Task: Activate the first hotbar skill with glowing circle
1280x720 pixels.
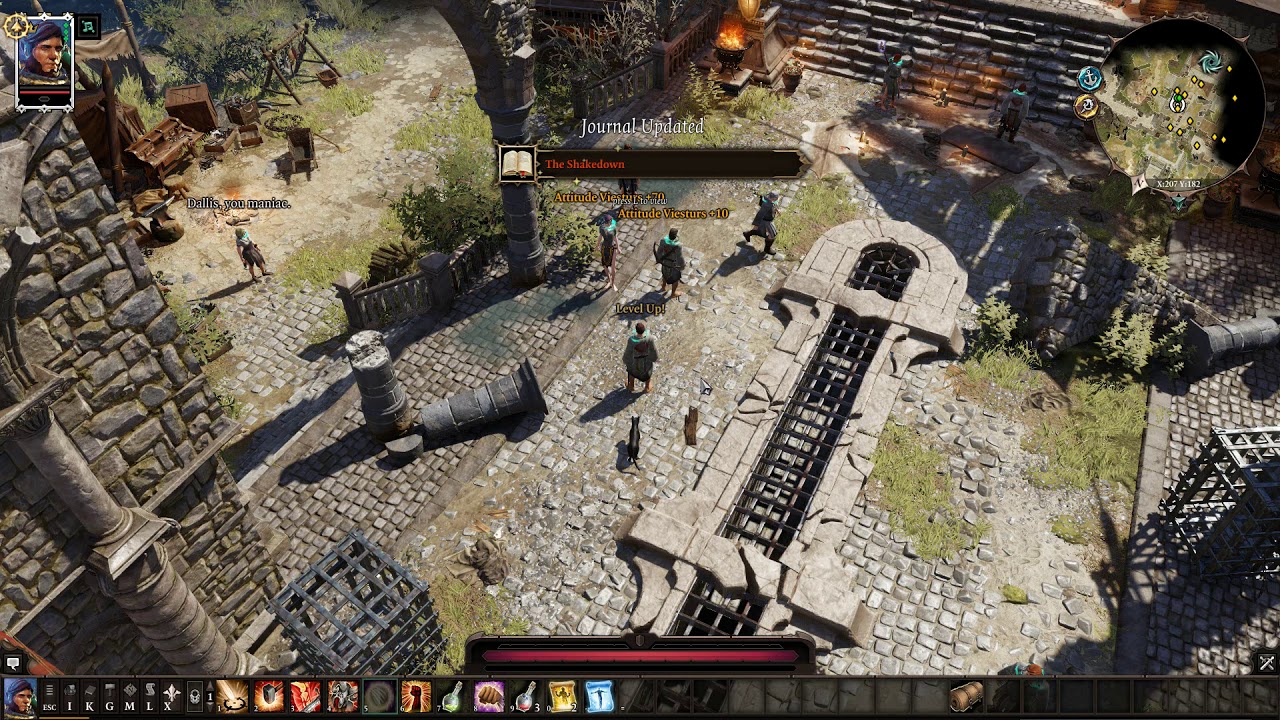Action: click(x=233, y=695)
